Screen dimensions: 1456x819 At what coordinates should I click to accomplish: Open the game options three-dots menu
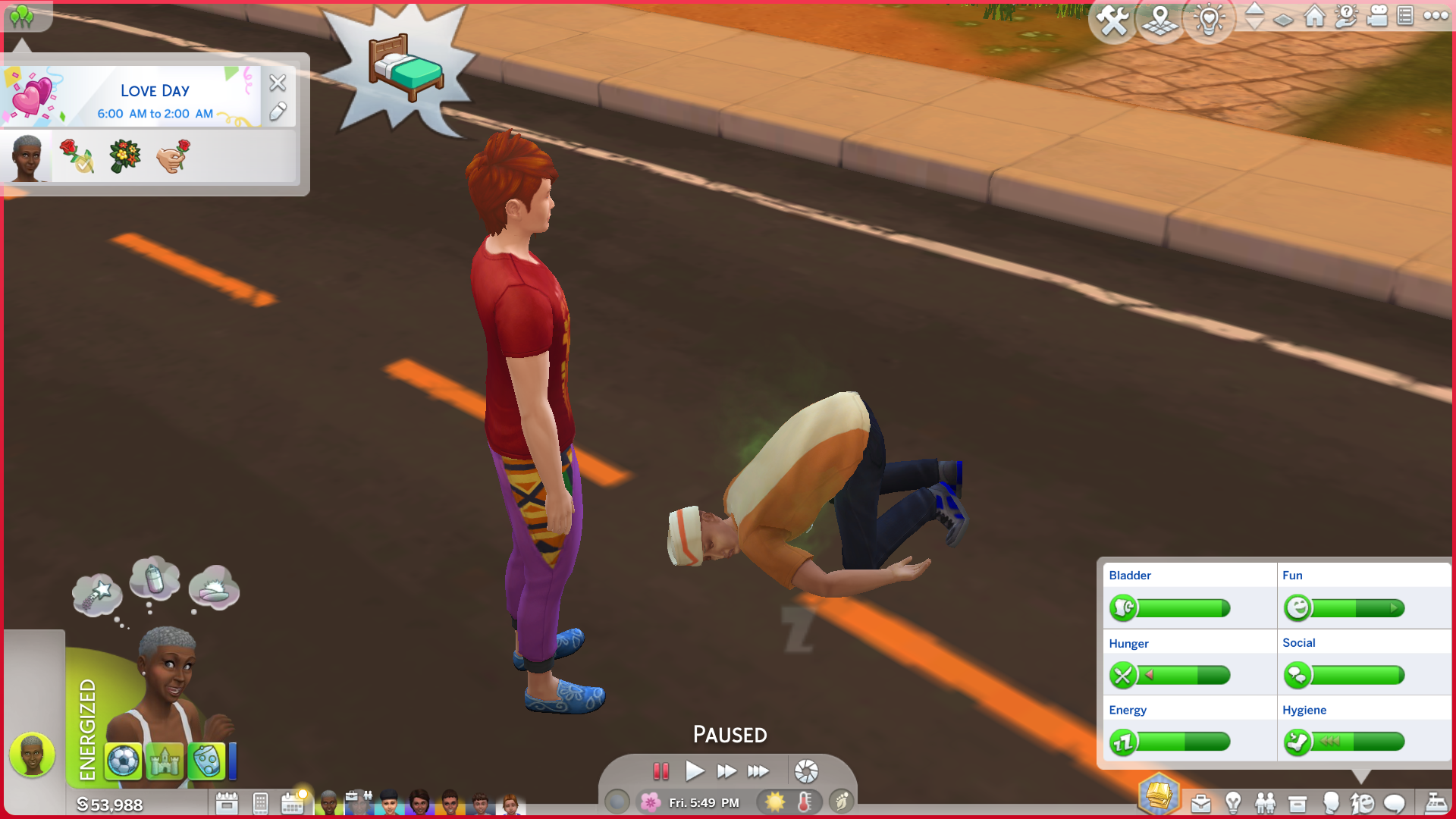[x=1436, y=16]
